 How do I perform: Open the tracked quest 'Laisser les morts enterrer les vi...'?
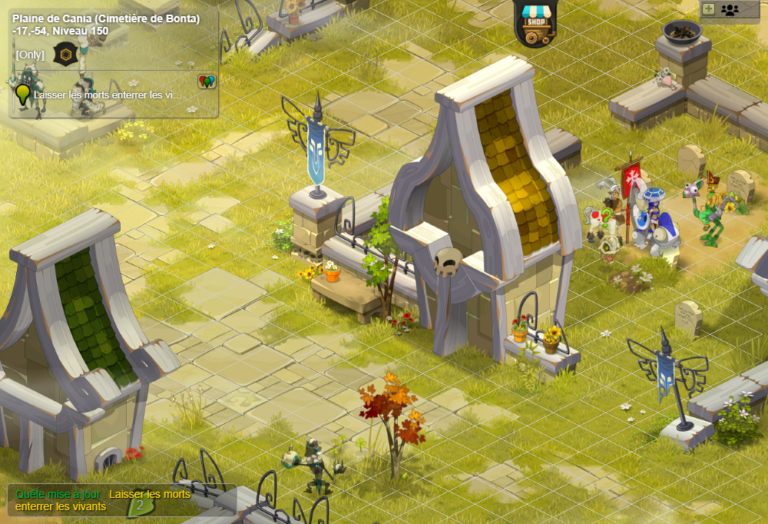click(108, 95)
